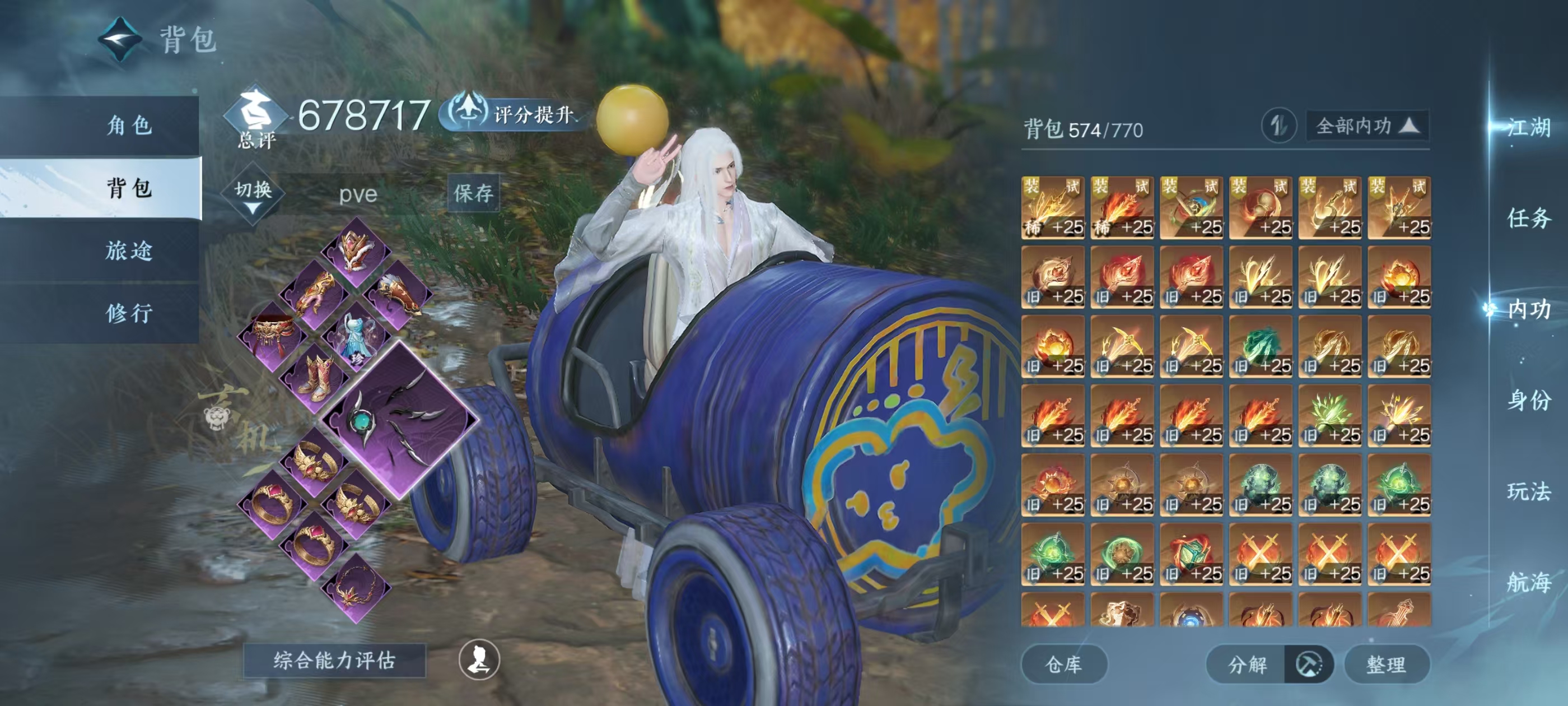Open the 旅途 tab

pos(128,250)
